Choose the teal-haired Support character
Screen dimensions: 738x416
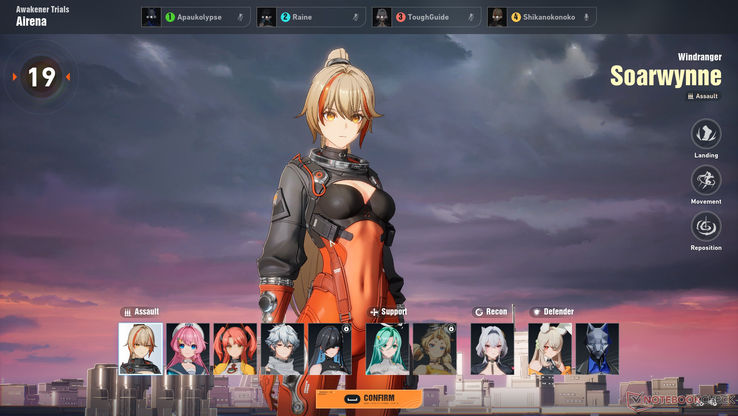tap(387, 348)
